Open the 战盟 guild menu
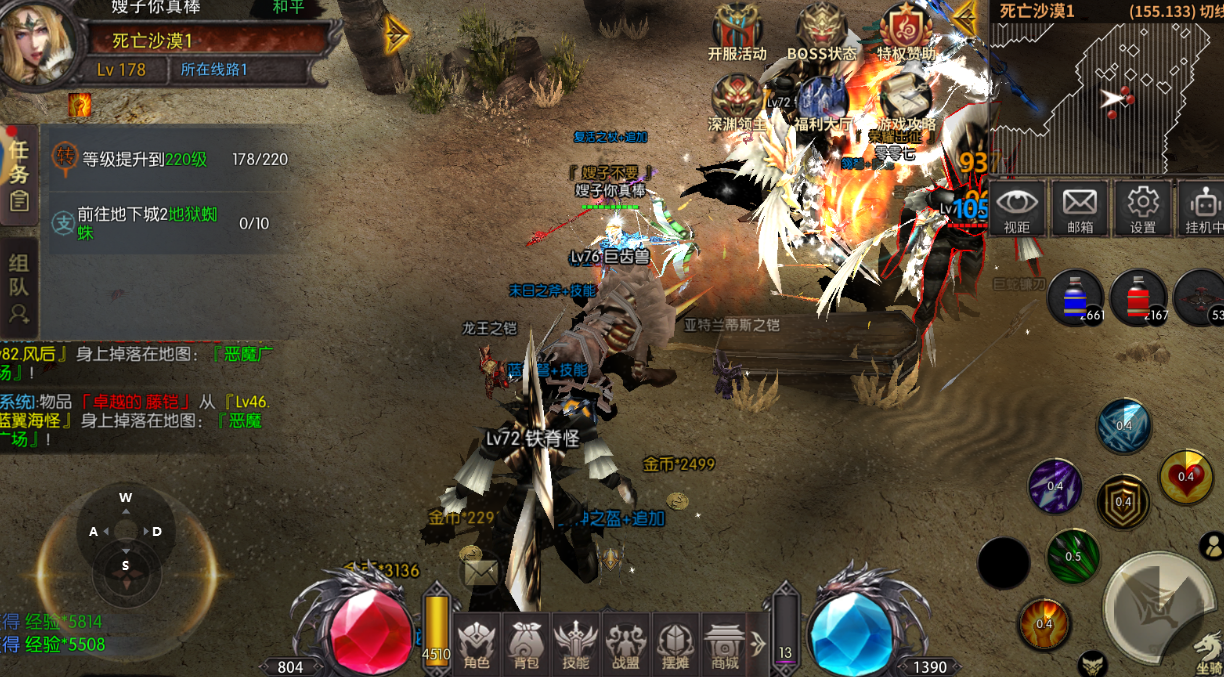1224x677 pixels. (626, 644)
